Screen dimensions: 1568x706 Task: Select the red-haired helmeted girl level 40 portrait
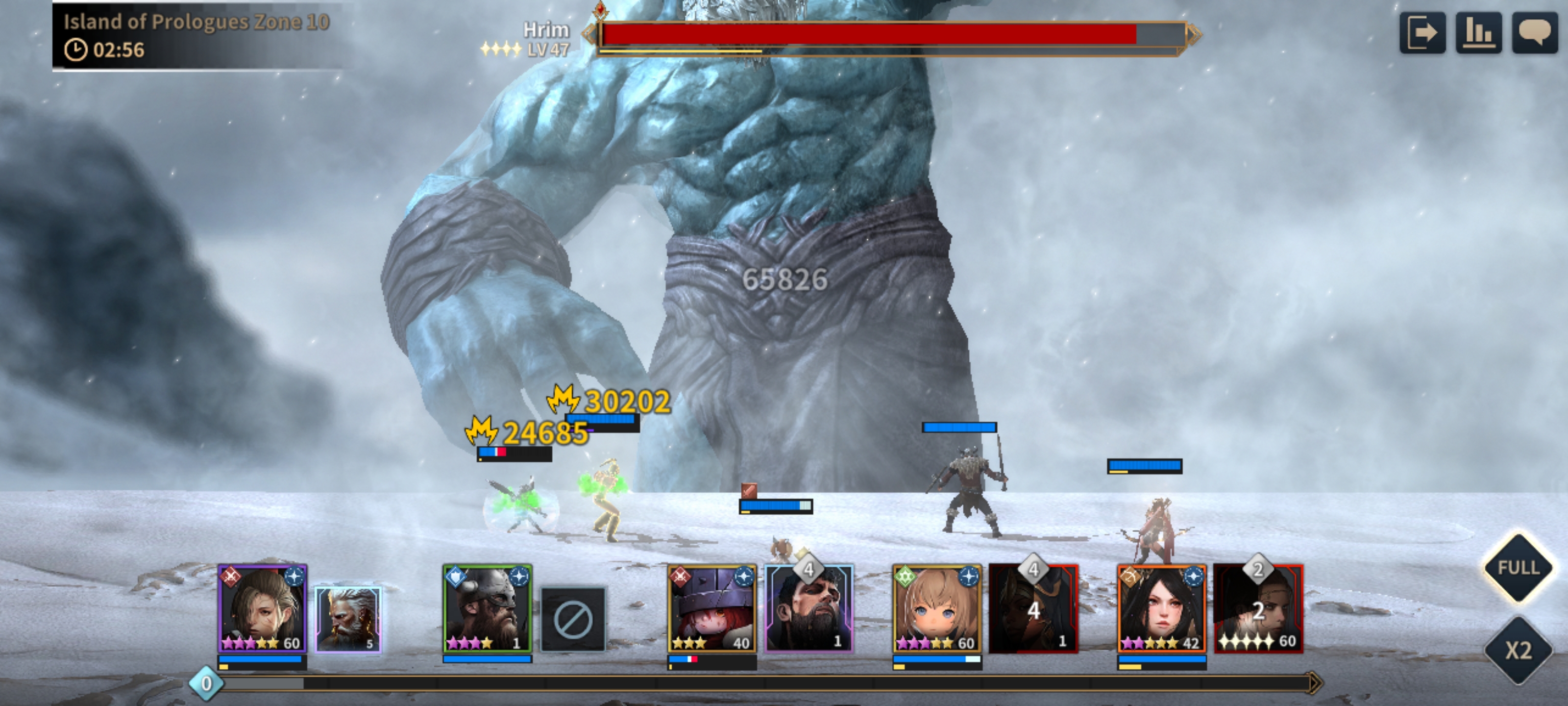(711, 608)
